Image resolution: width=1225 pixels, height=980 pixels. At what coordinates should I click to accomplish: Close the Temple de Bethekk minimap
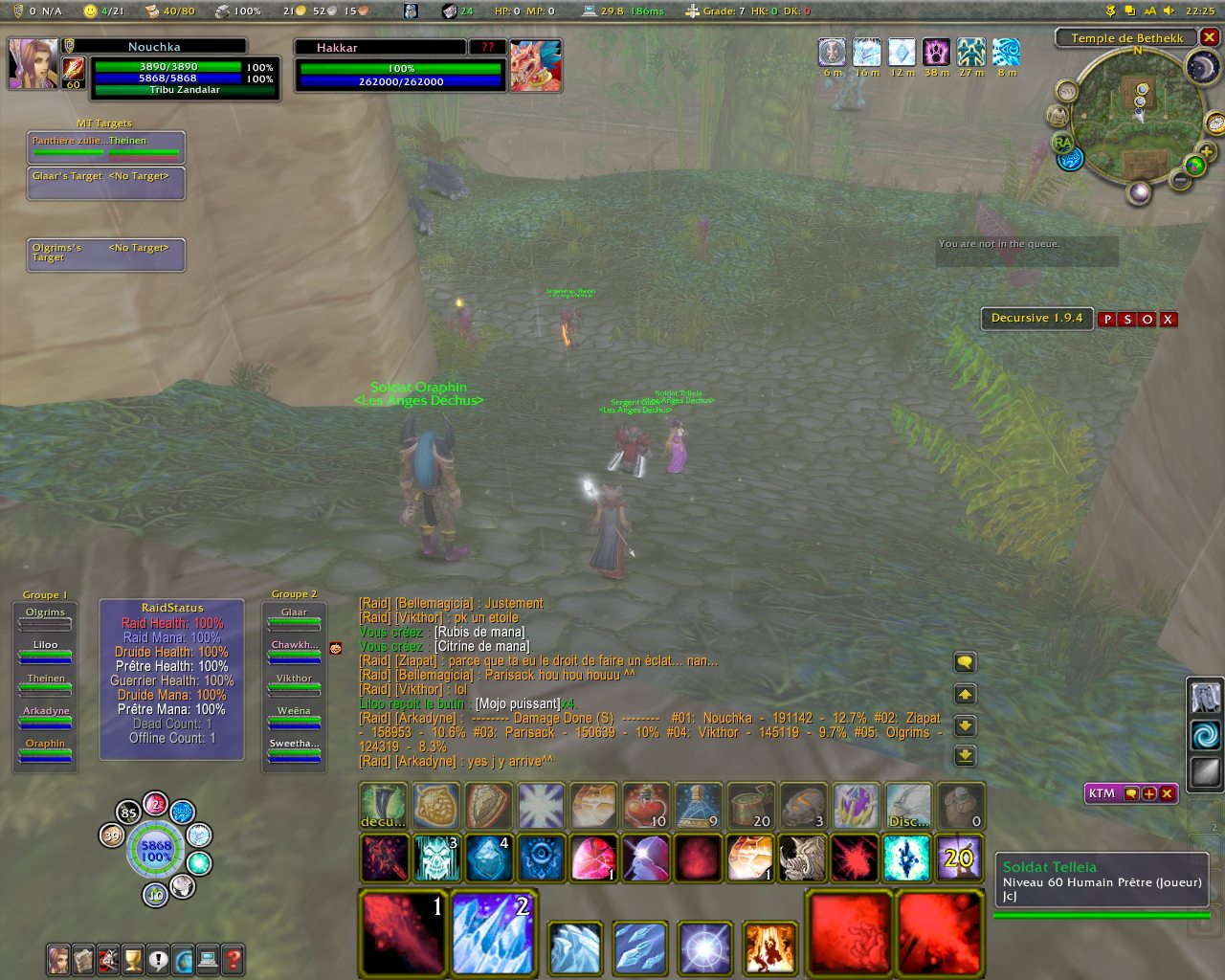(x=1210, y=37)
